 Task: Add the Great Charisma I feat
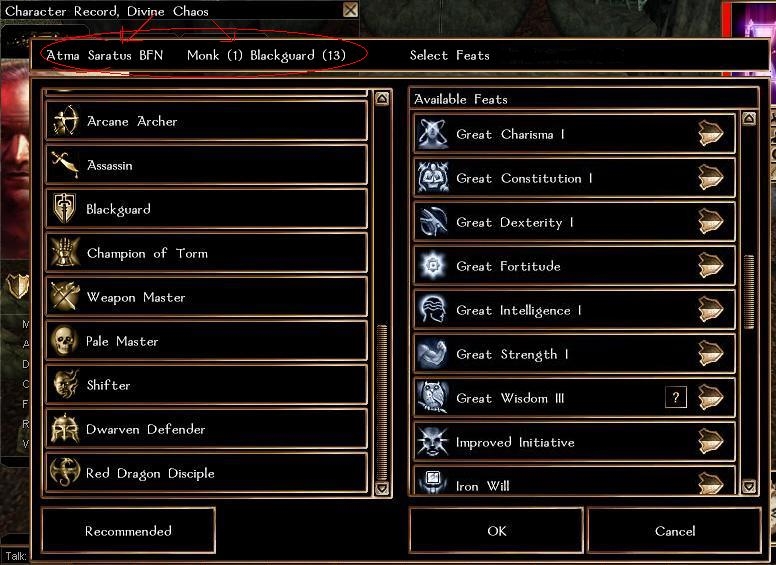click(x=710, y=135)
